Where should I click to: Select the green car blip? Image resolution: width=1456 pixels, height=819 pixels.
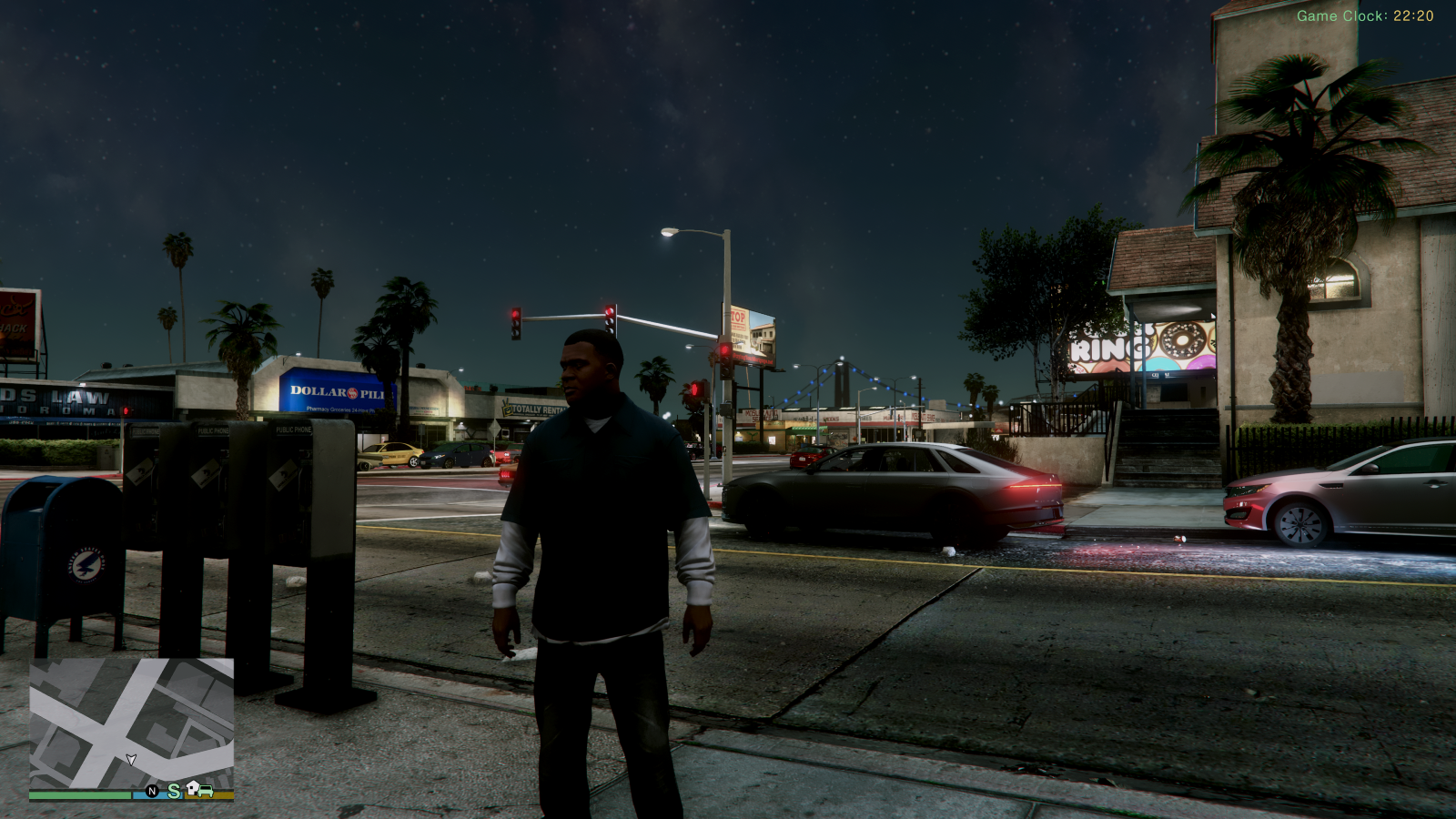(207, 791)
